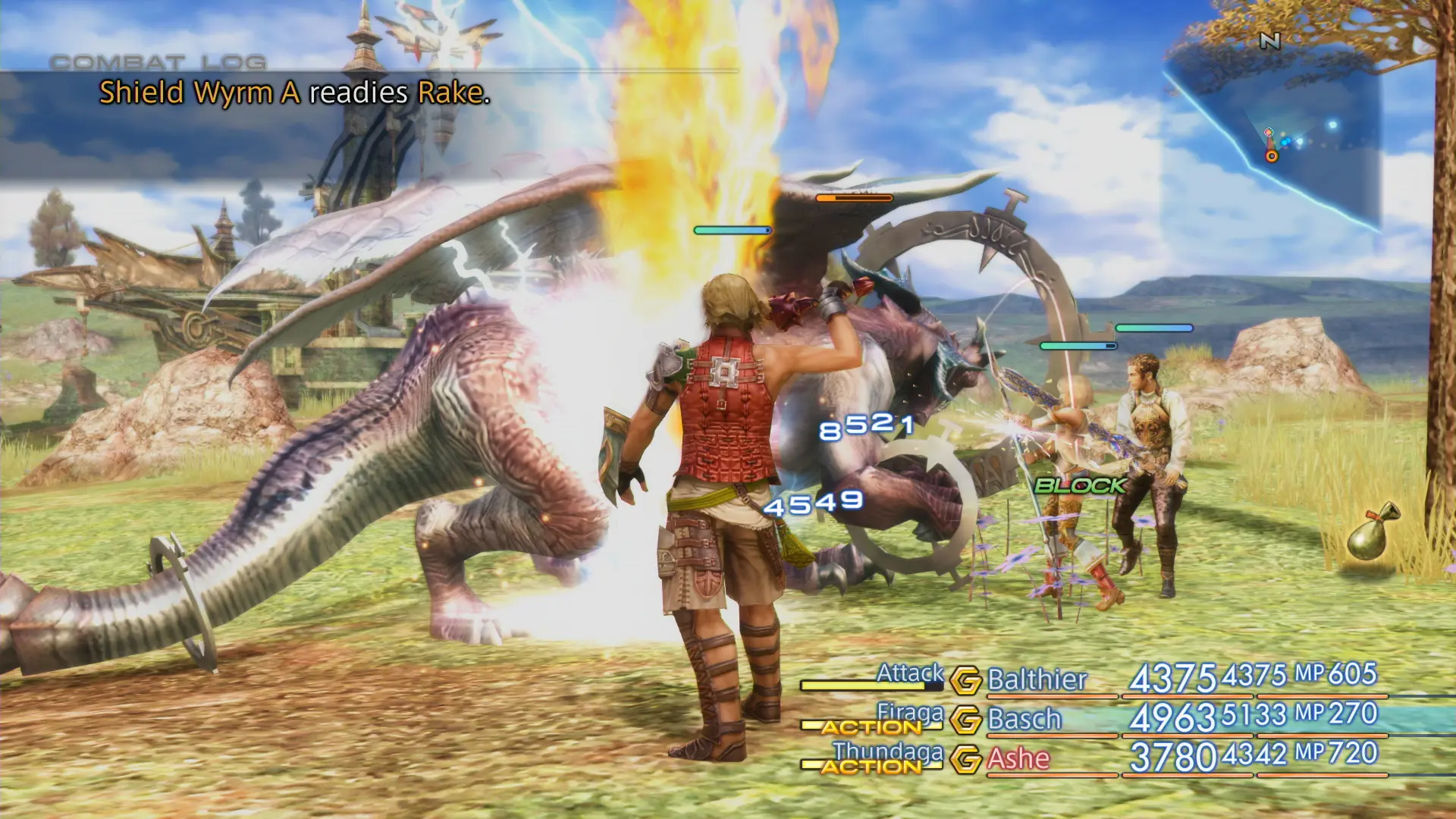Open the minimap in the corner
Image resolution: width=1456 pixels, height=819 pixels.
pyautogui.click(x=1289, y=106)
